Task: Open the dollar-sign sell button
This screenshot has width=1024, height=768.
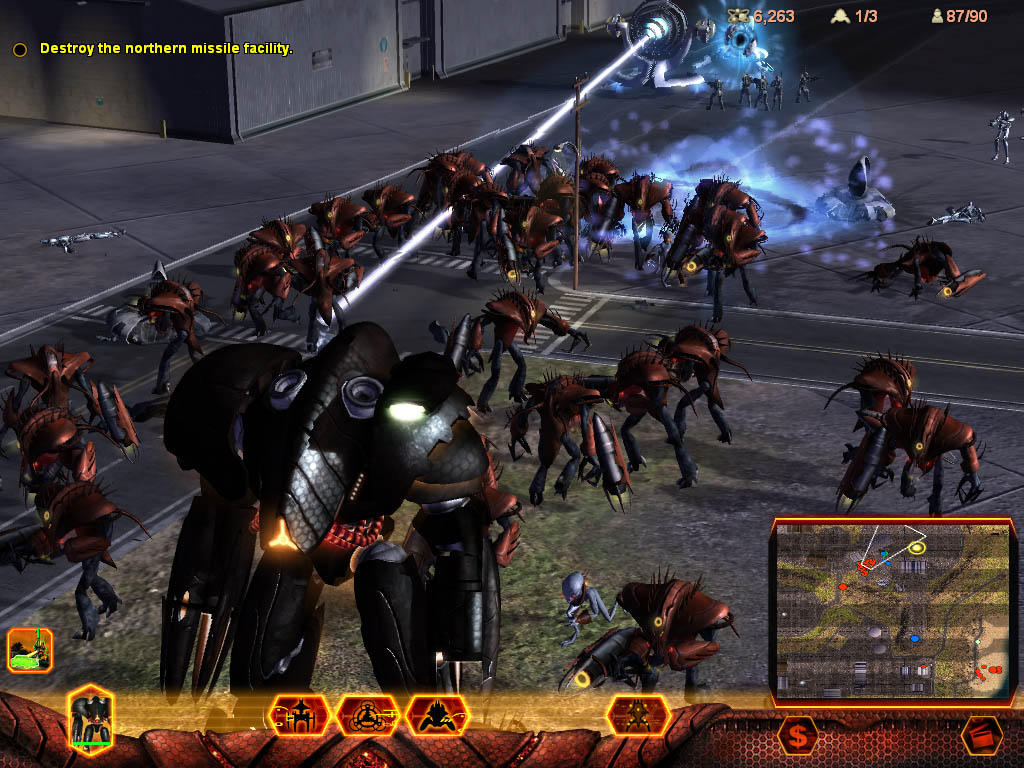Action: click(797, 736)
